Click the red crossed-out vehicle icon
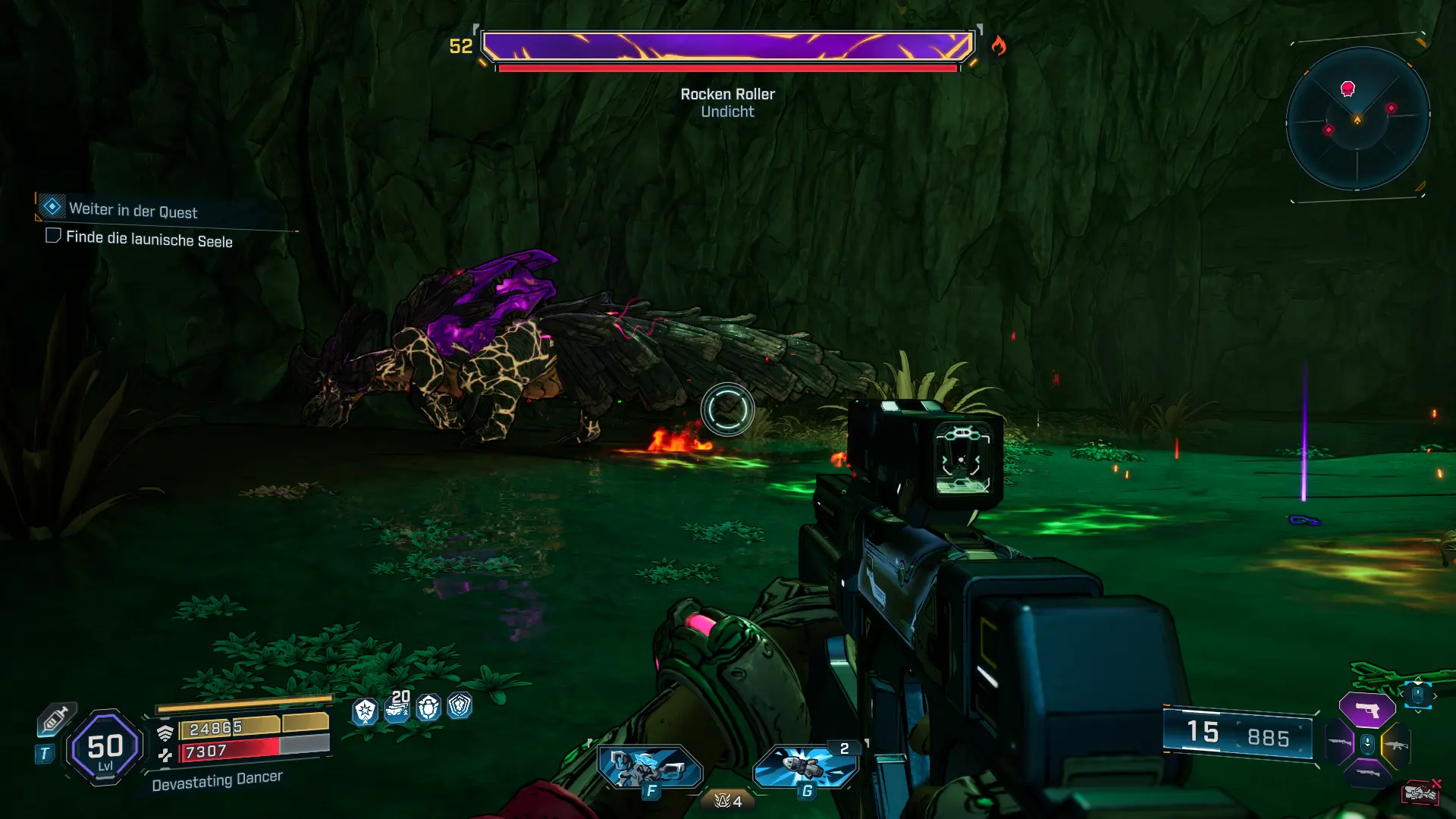This screenshot has width=1456, height=819. [1420, 792]
